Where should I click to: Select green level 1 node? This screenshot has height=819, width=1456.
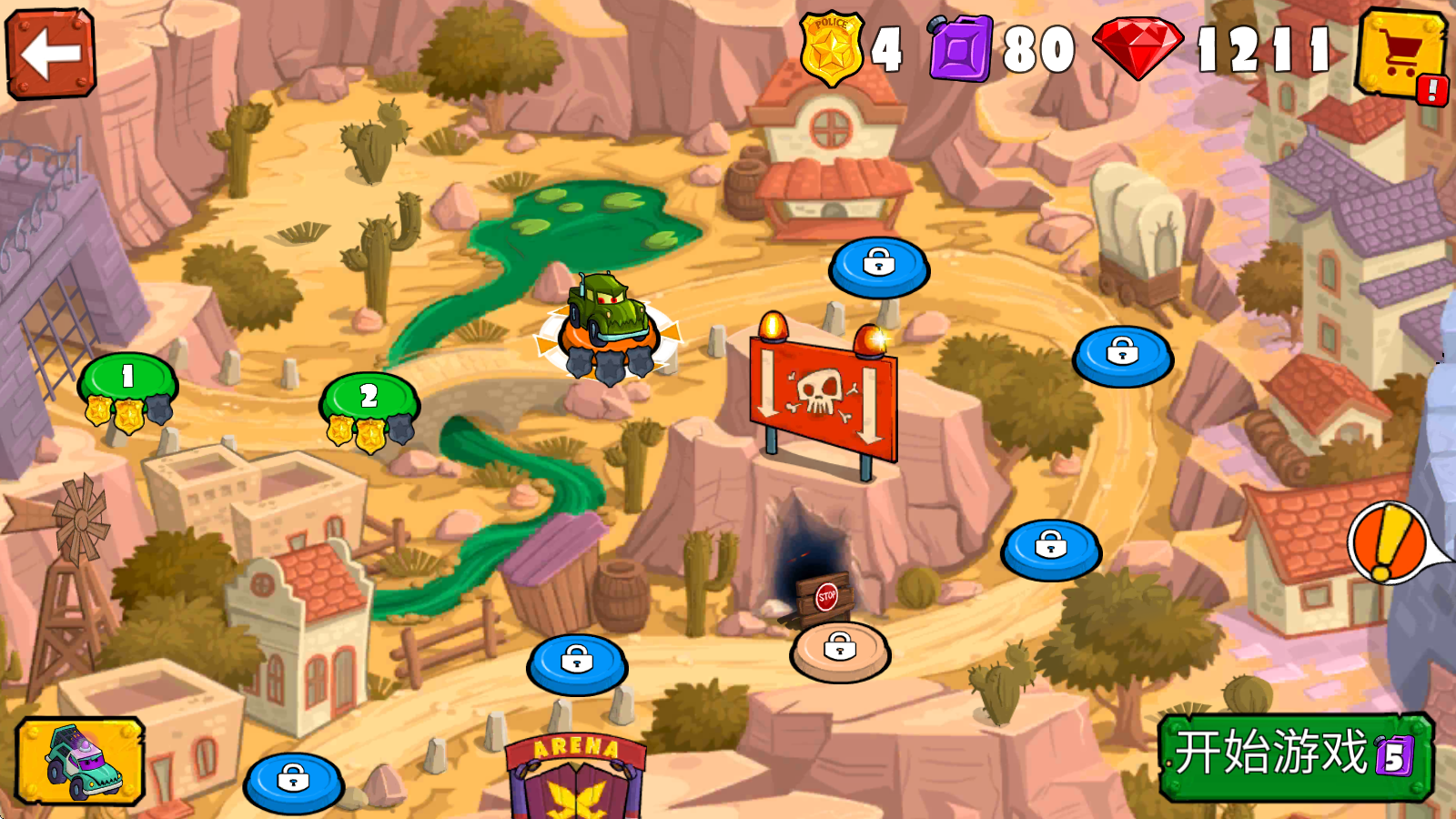click(127, 380)
